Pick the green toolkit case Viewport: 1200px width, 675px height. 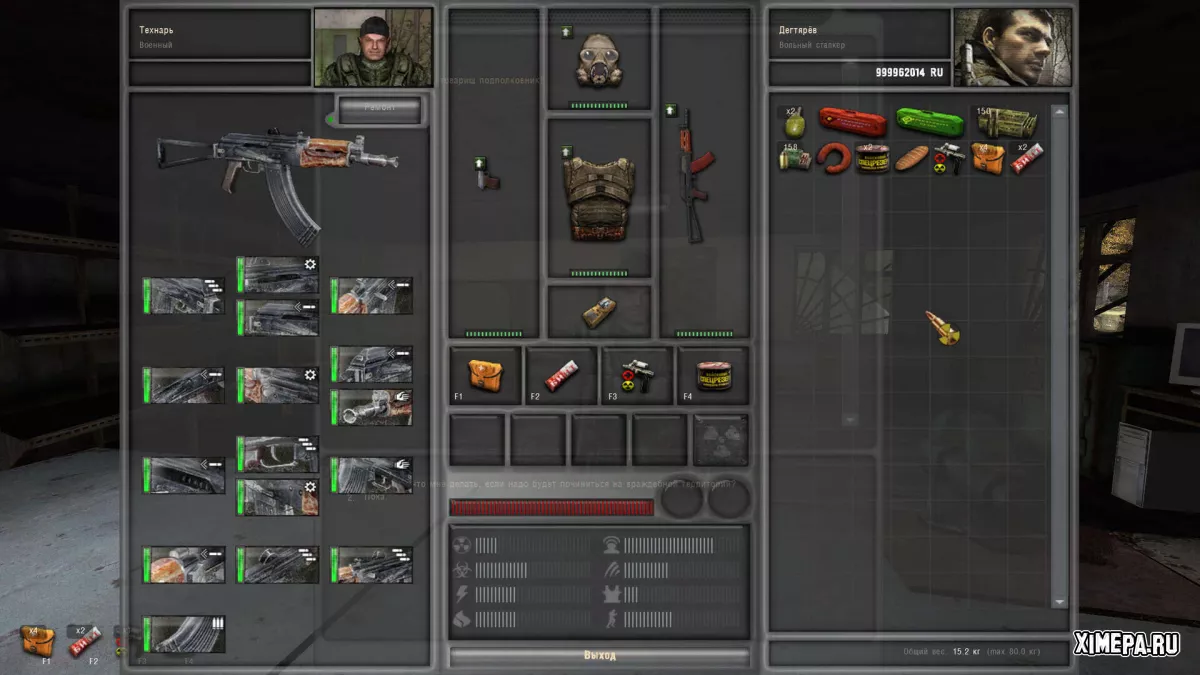pos(929,123)
